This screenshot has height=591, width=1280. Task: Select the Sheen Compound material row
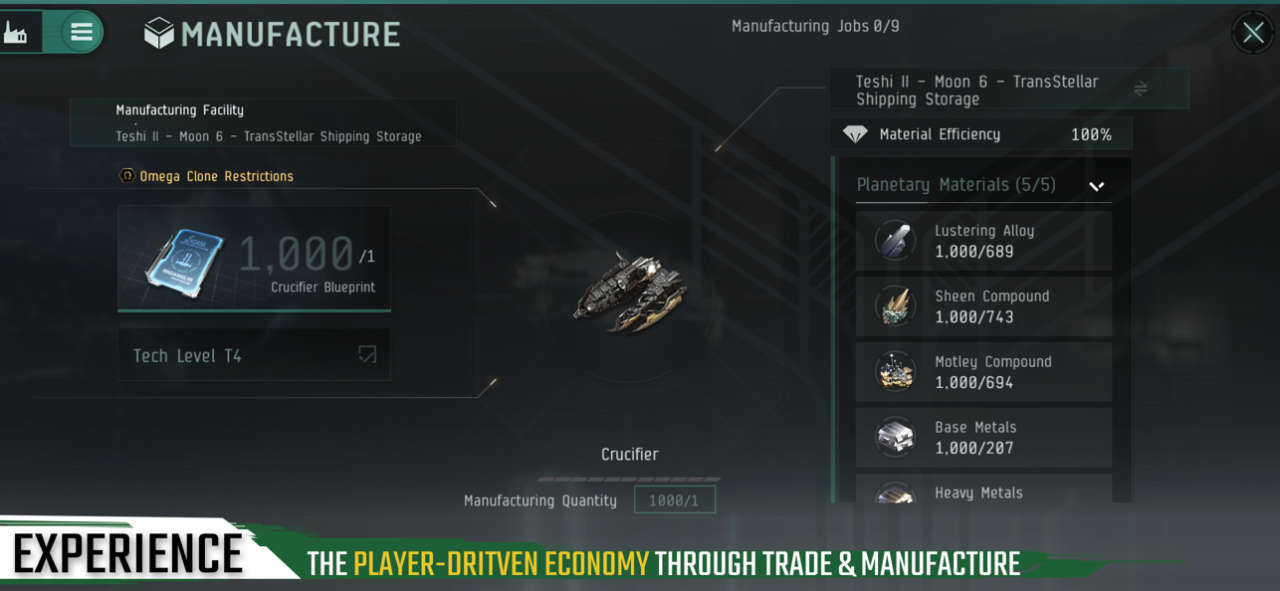click(x=983, y=306)
